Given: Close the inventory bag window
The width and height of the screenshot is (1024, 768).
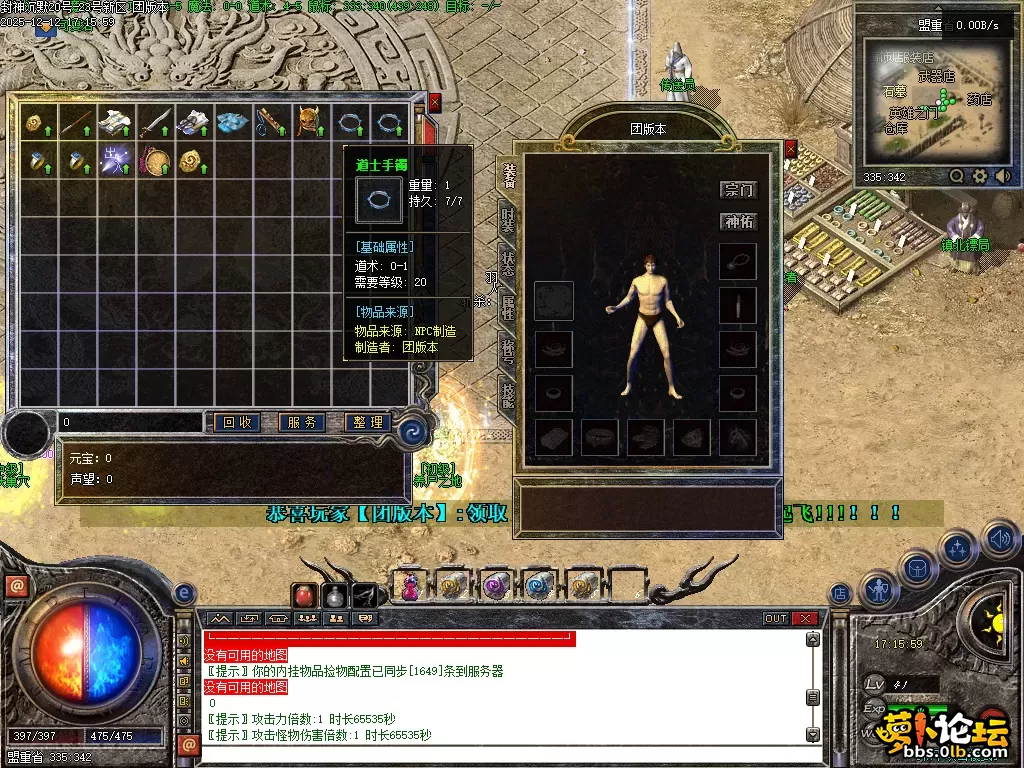Looking at the screenshot, I should 435,102.
